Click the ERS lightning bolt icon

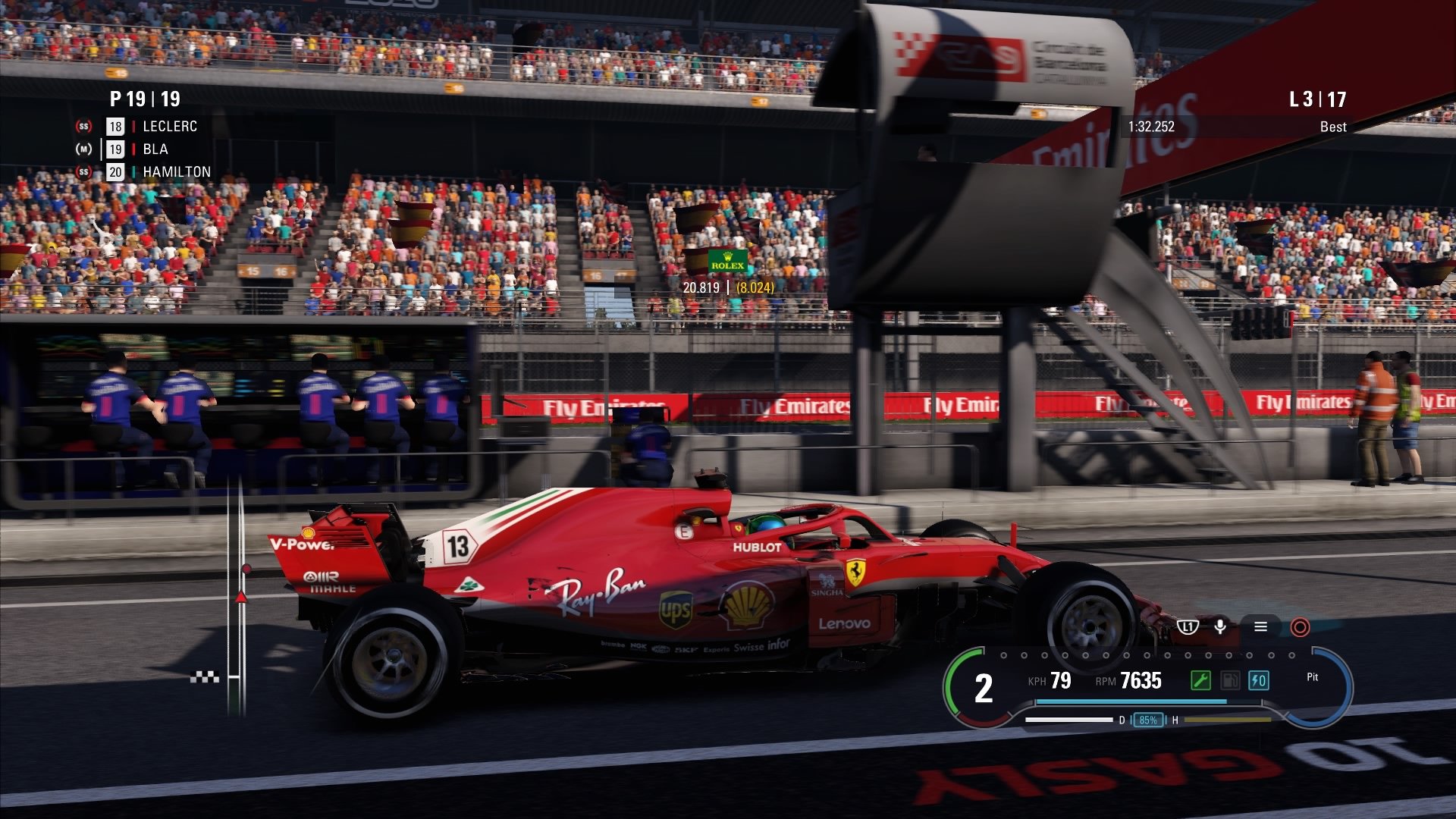pyautogui.click(x=1259, y=679)
